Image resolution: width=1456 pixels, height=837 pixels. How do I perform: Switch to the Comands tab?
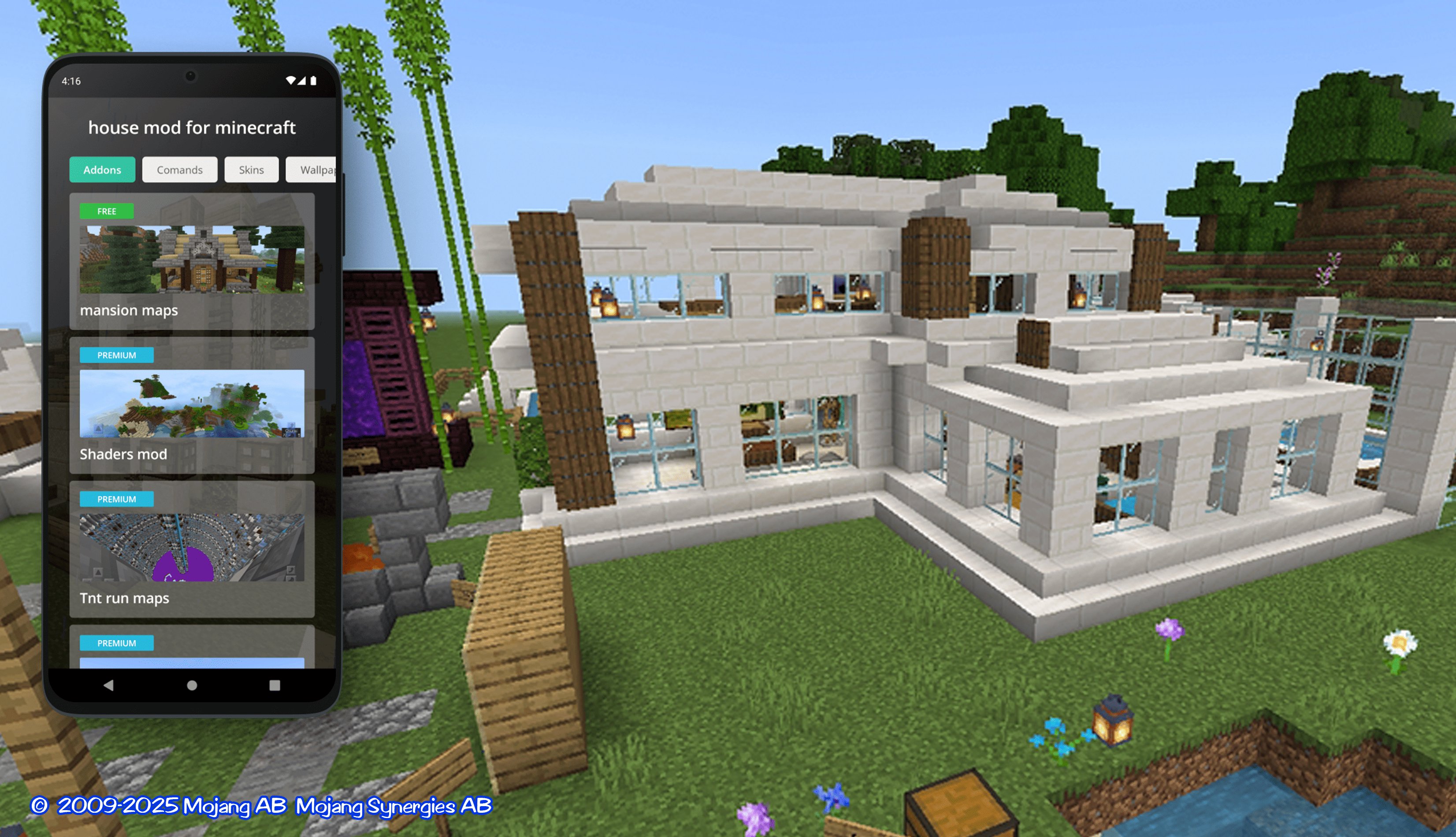click(179, 170)
